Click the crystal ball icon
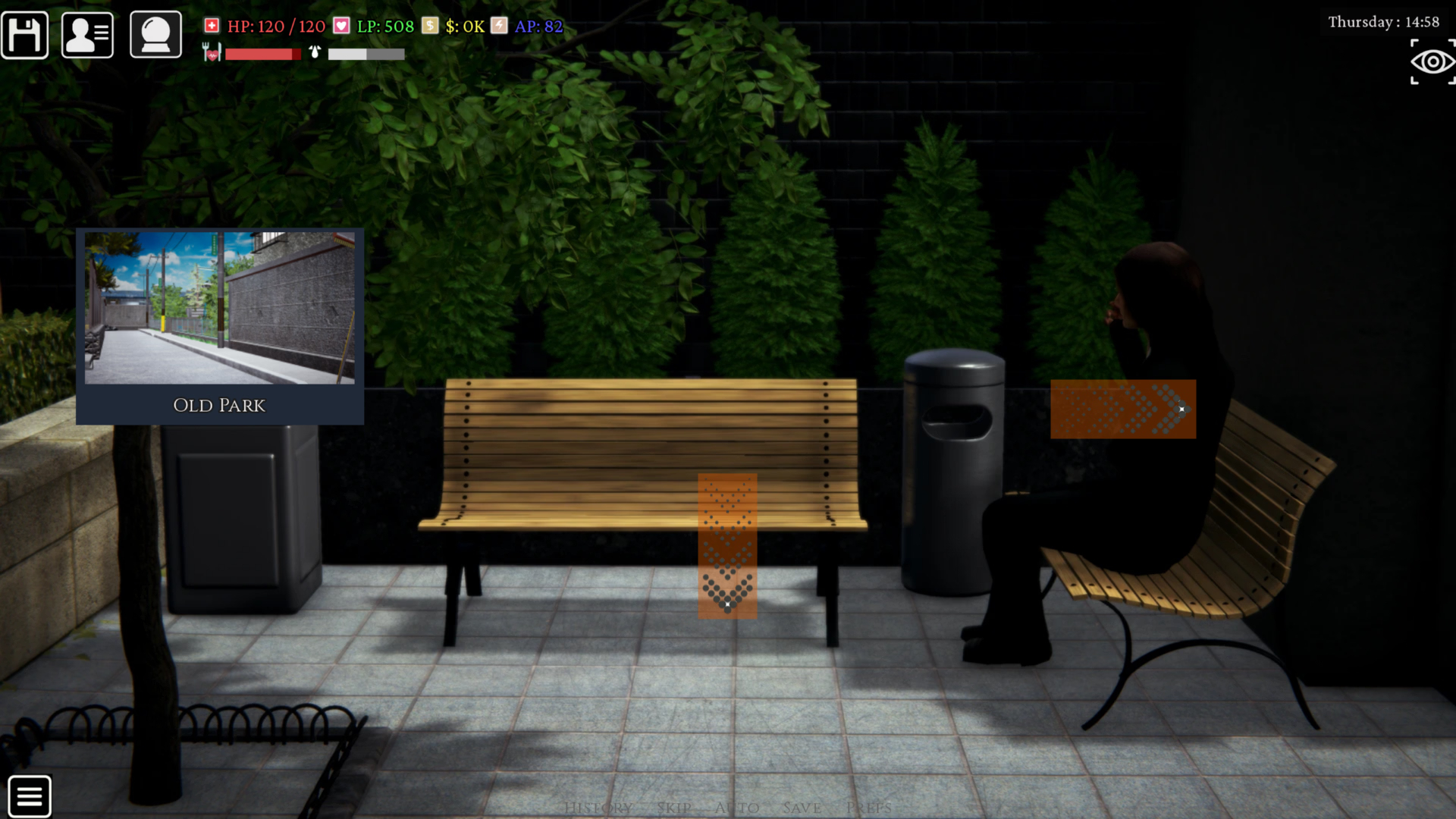1456x819 pixels. [155, 34]
